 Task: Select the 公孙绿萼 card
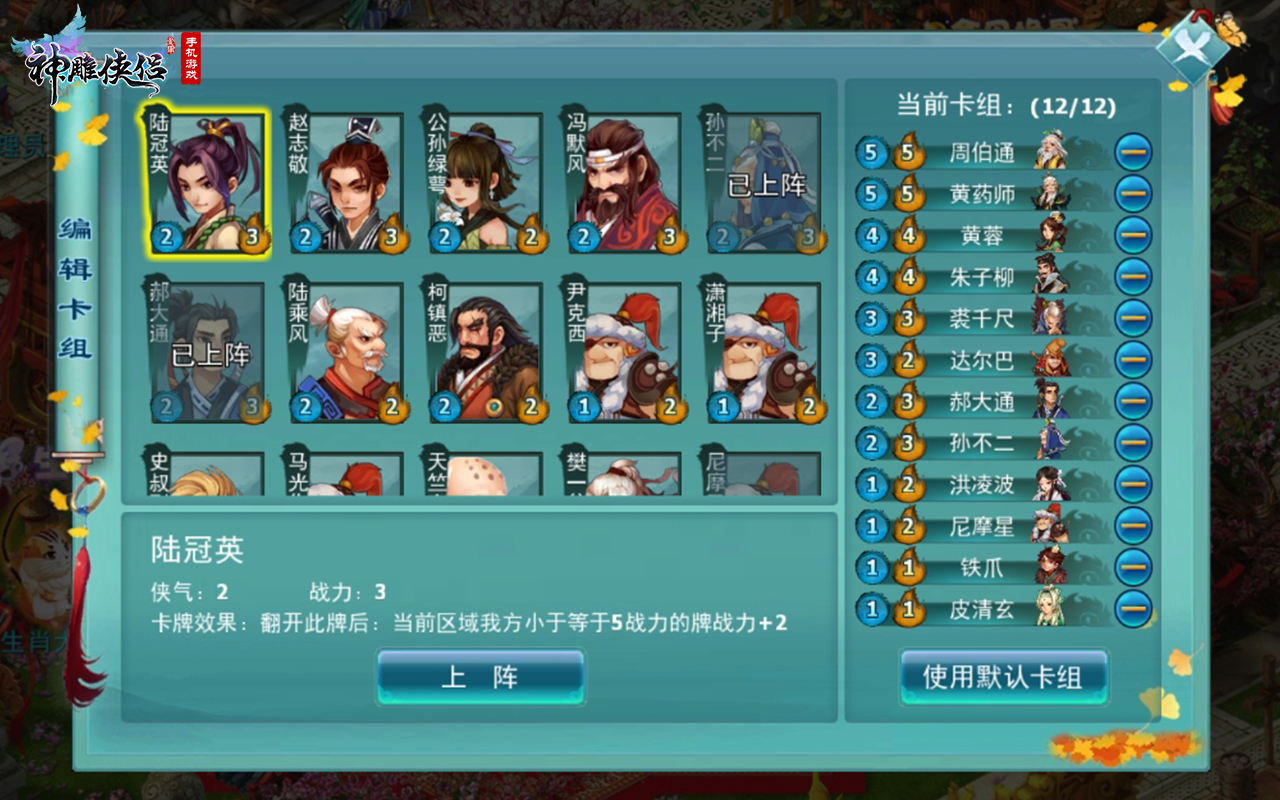485,180
